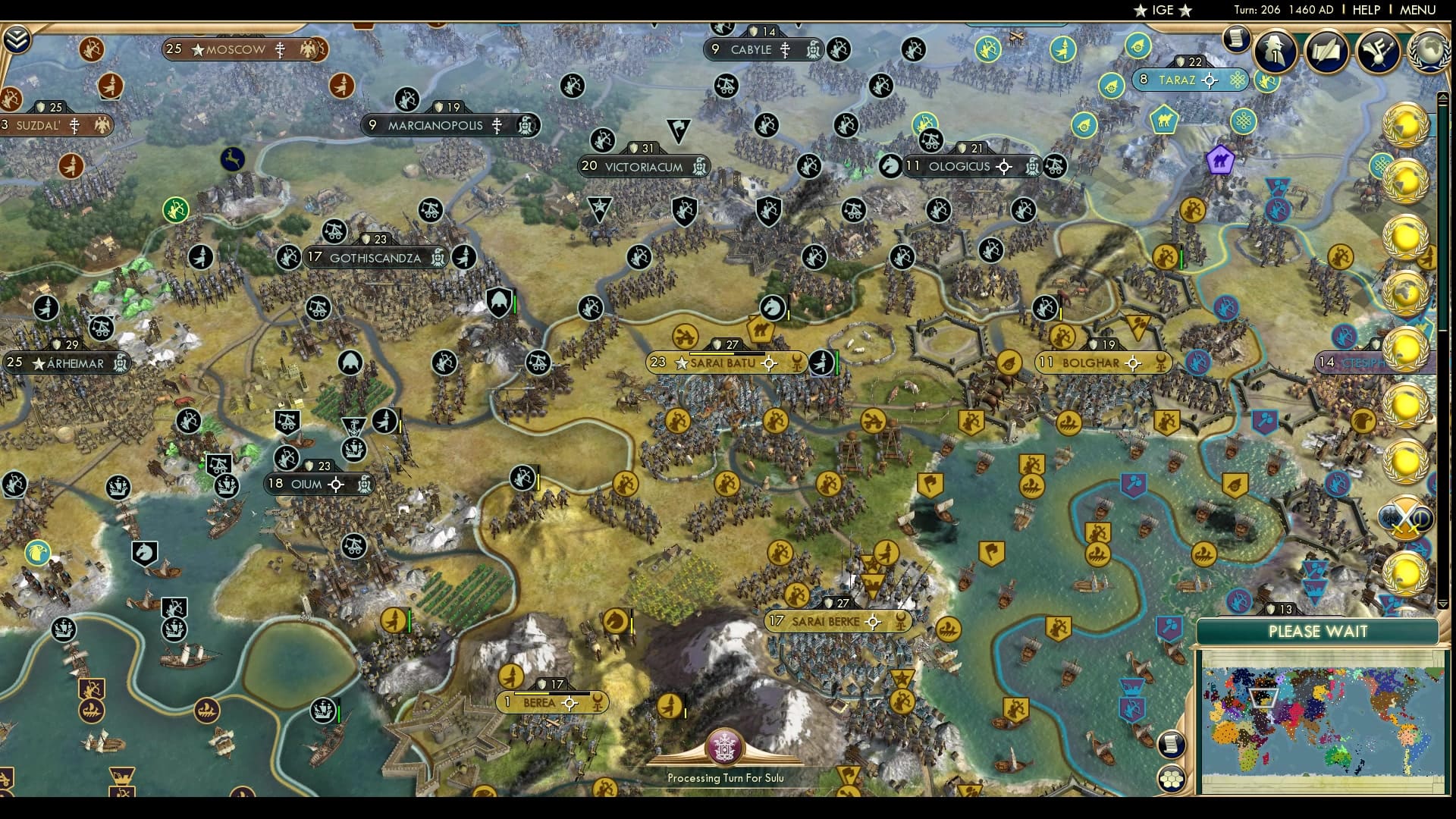
Task: Open the MENU item in the top bar
Action: tap(1417, 10)
